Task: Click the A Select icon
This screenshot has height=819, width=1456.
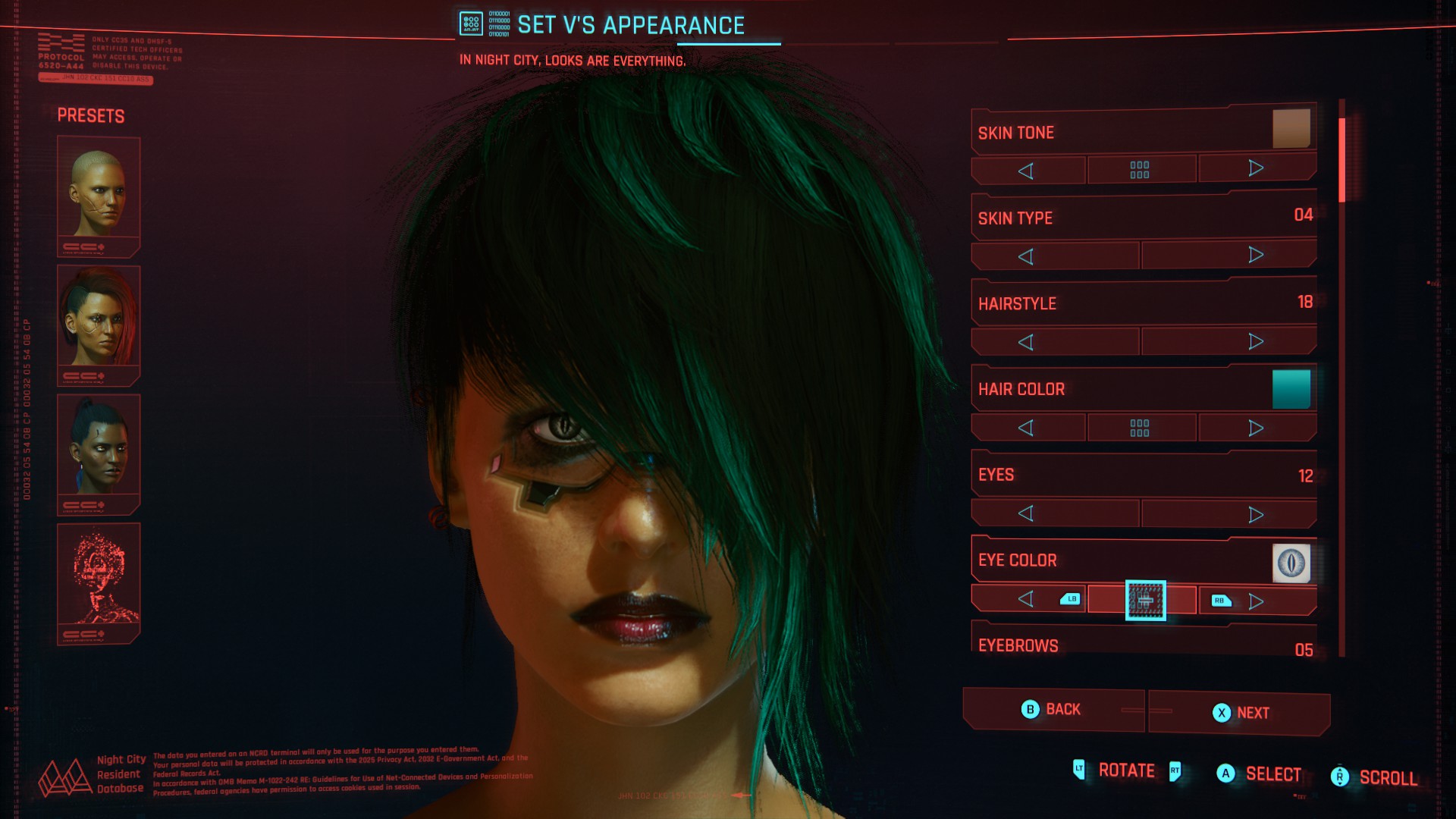Action: (1225, 774)
